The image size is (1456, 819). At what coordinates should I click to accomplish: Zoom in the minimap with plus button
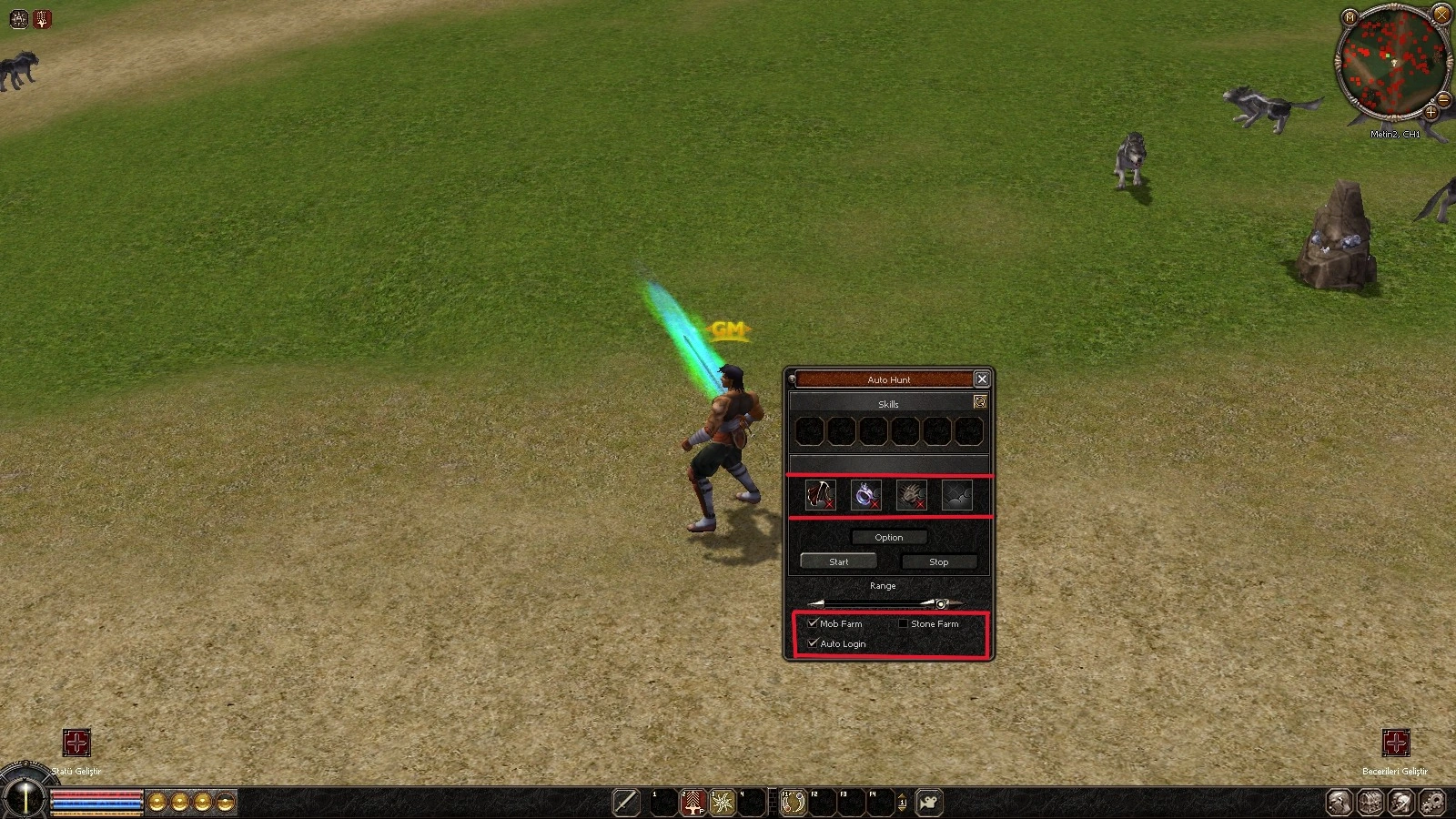click(1431, 112)
